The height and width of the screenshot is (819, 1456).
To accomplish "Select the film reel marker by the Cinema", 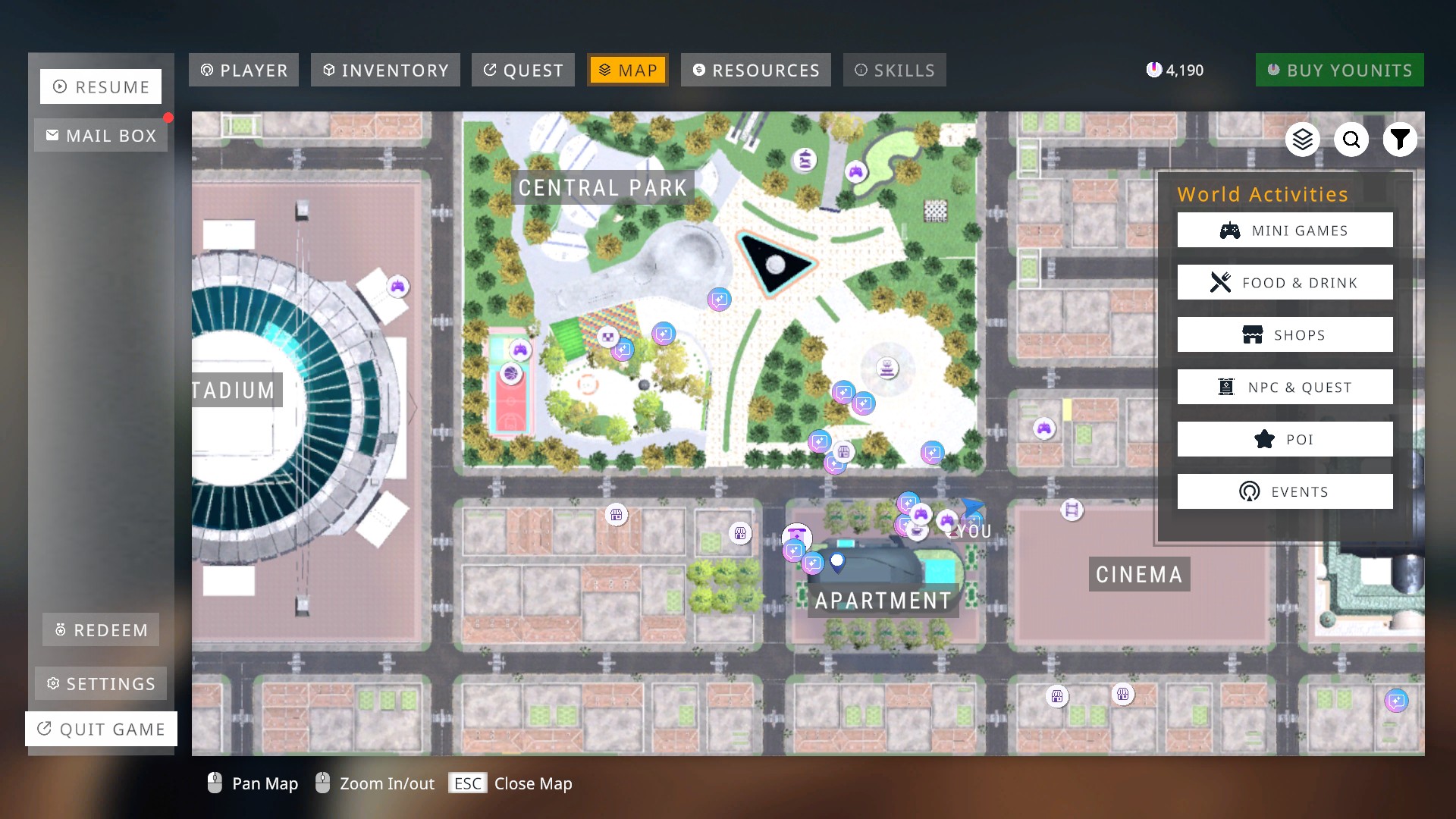I will point(1072,510).
